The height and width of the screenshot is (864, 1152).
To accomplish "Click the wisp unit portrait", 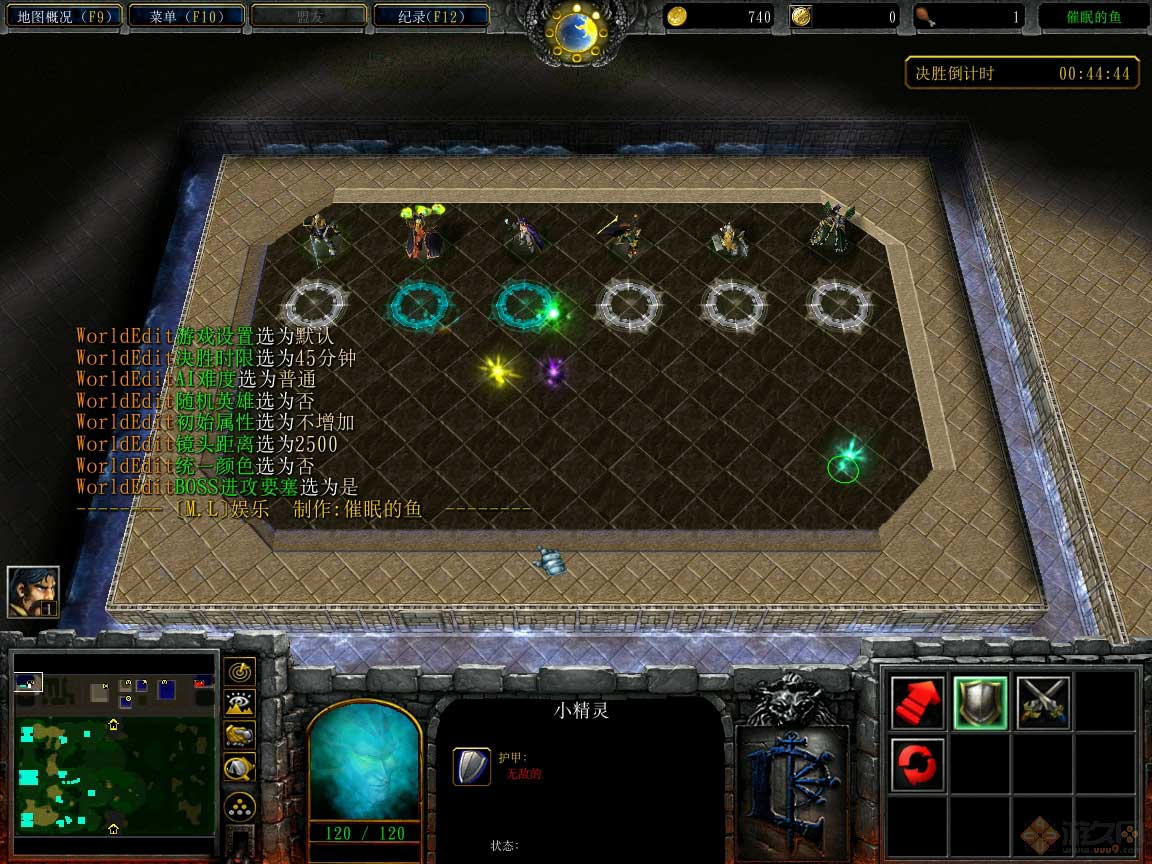I will (365, 762).
